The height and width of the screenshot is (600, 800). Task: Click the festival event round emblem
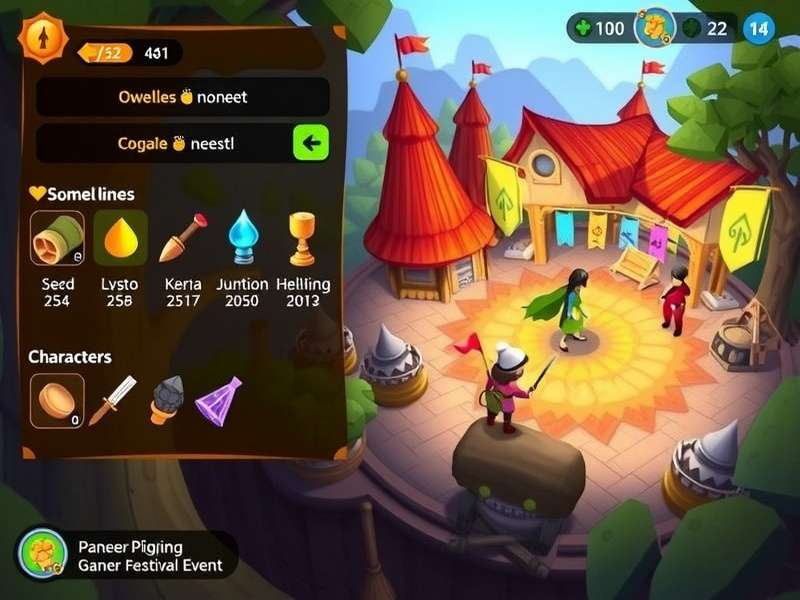[x=43, y=555]
